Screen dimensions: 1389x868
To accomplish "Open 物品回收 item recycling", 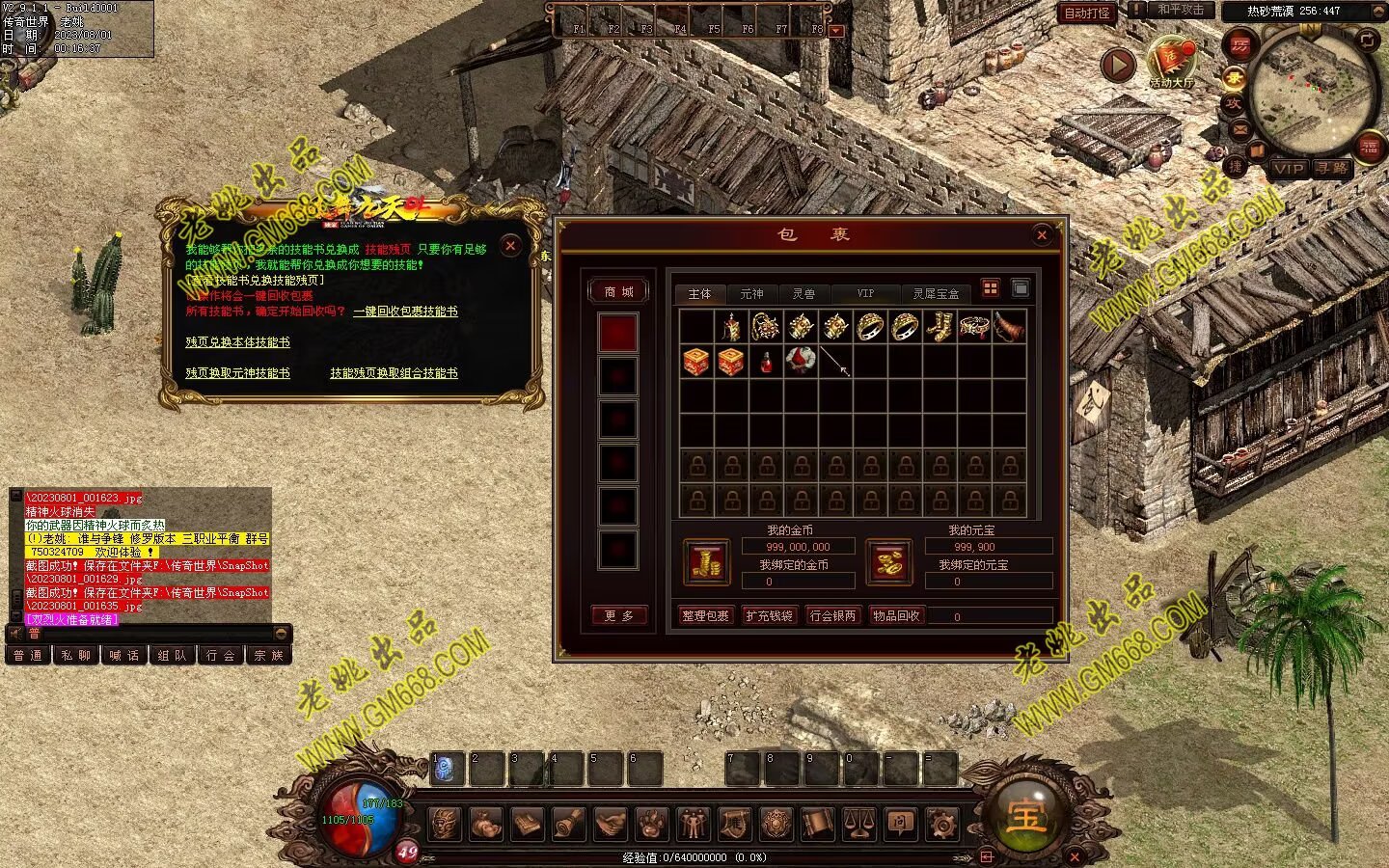I will (896, 615).
